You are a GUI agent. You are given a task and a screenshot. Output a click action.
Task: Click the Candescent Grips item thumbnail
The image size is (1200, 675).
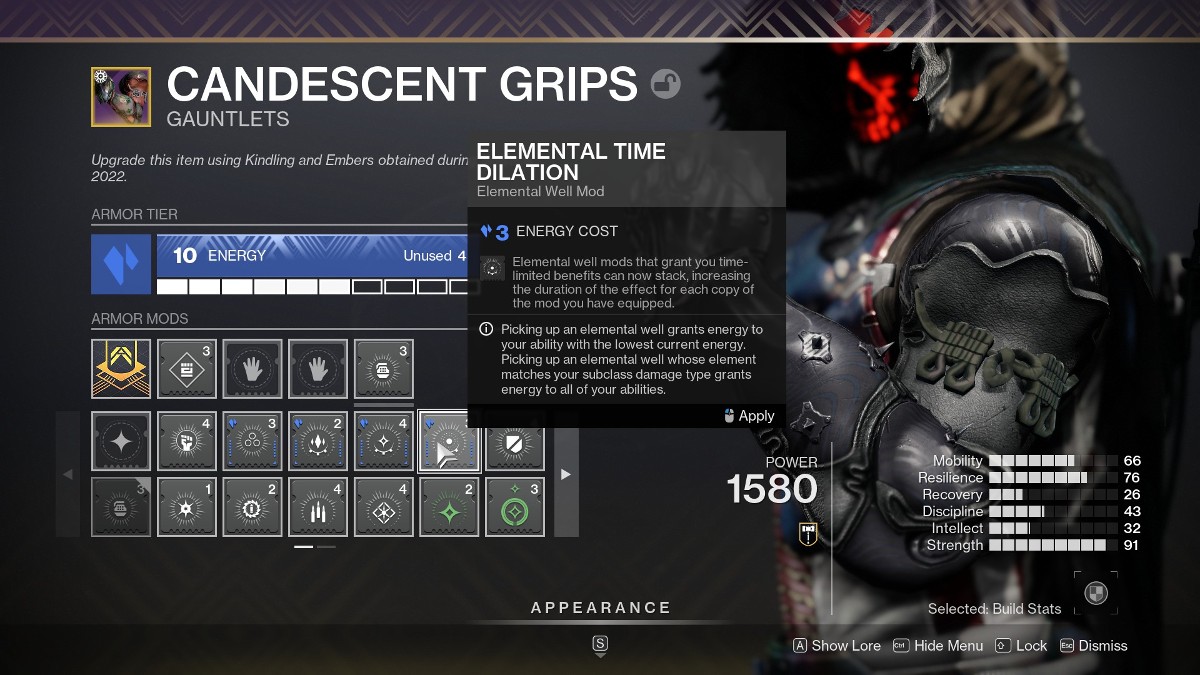pyautogui.click(x=121, y=97)
